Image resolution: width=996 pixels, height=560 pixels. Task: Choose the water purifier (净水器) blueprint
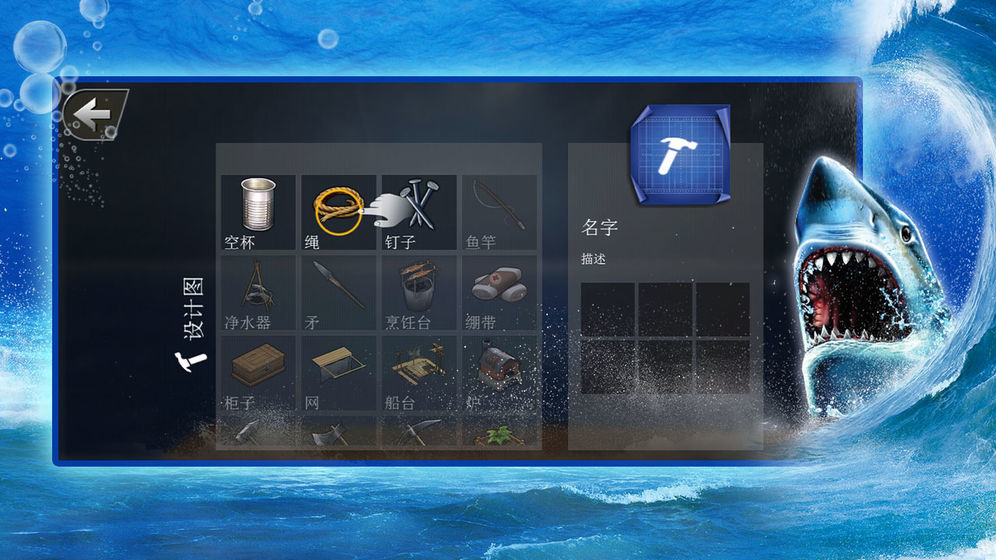[x=258, y=292]
